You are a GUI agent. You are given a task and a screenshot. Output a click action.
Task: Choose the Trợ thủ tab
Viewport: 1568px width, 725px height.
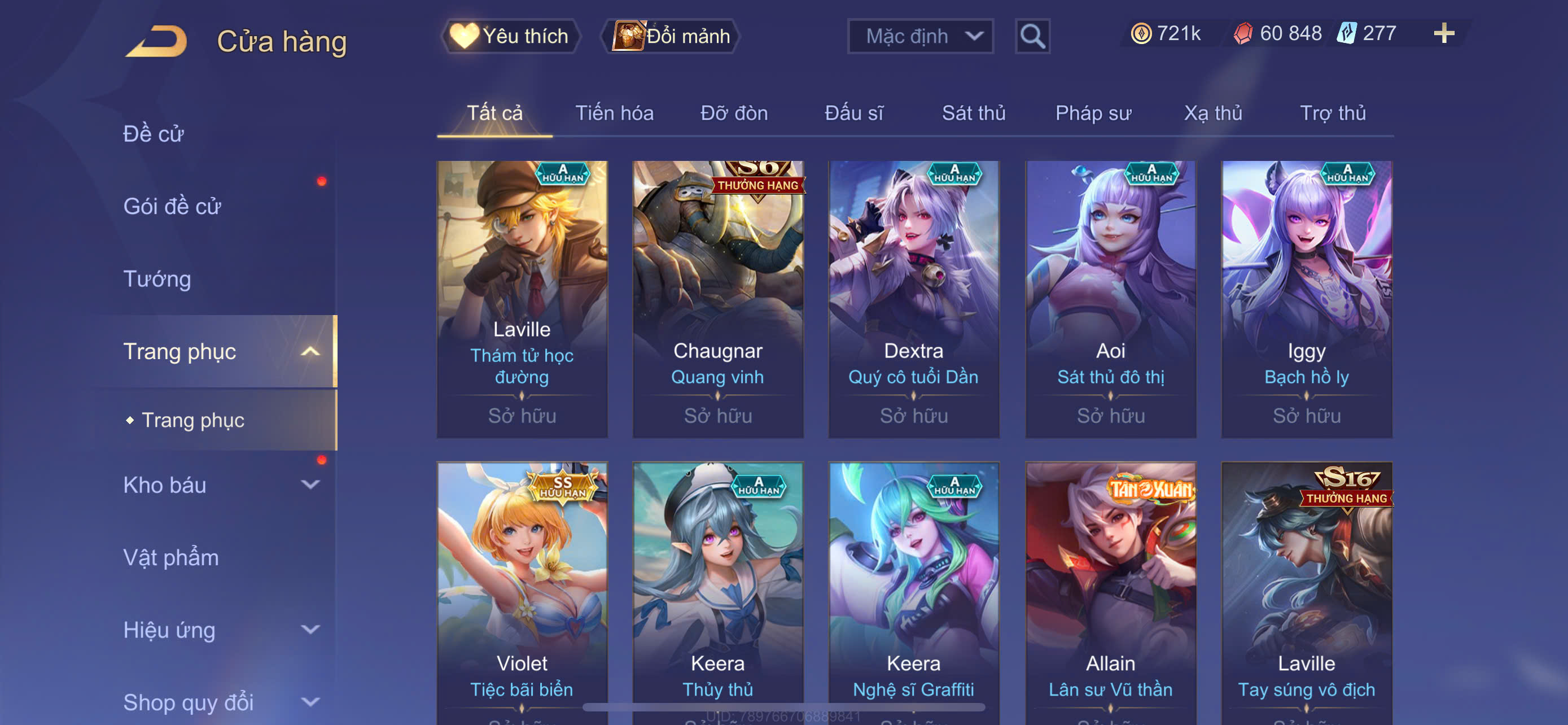1332,113
